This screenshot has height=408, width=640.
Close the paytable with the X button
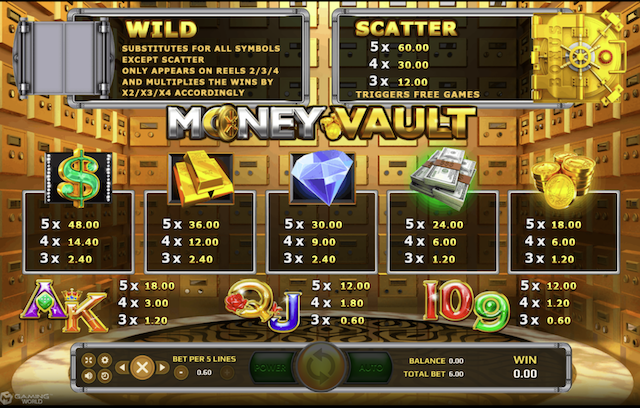[x=142, y=366]
